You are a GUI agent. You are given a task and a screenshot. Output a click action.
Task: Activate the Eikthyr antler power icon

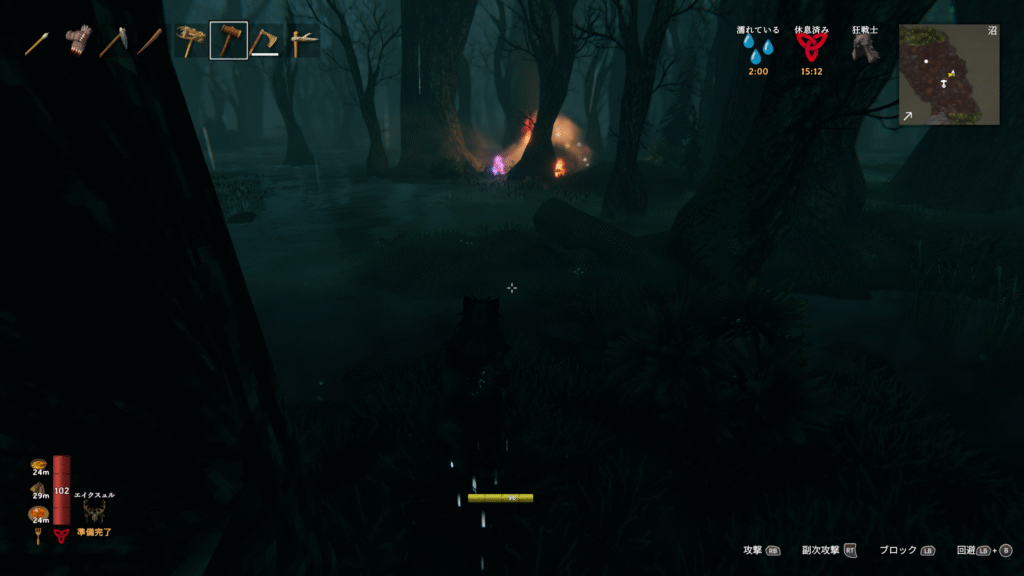(95, 512)
